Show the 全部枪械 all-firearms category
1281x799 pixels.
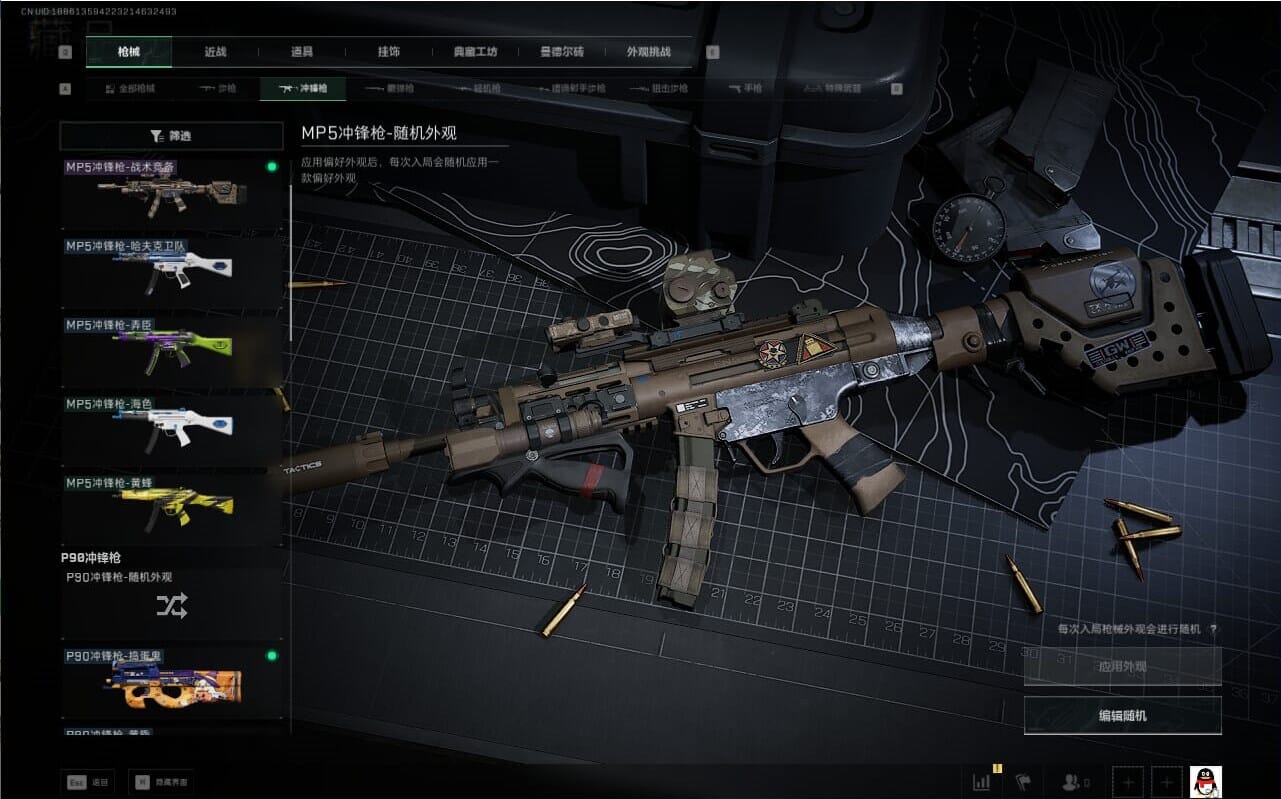click(x=130, y=89)
